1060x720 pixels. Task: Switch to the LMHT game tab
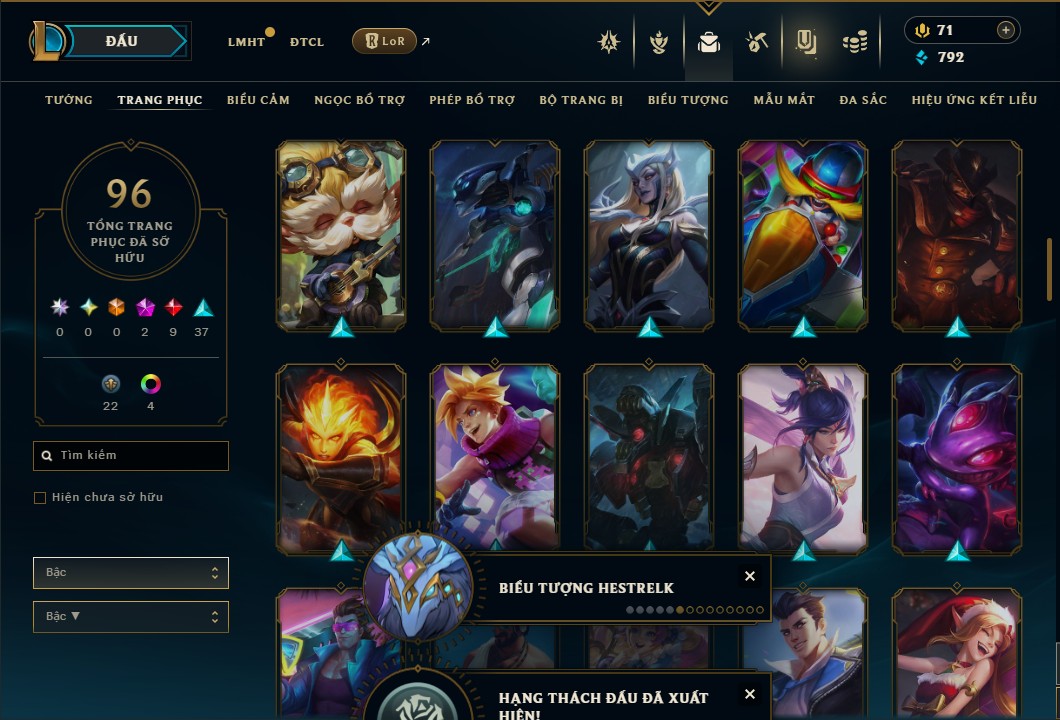[x=246, y=42]
